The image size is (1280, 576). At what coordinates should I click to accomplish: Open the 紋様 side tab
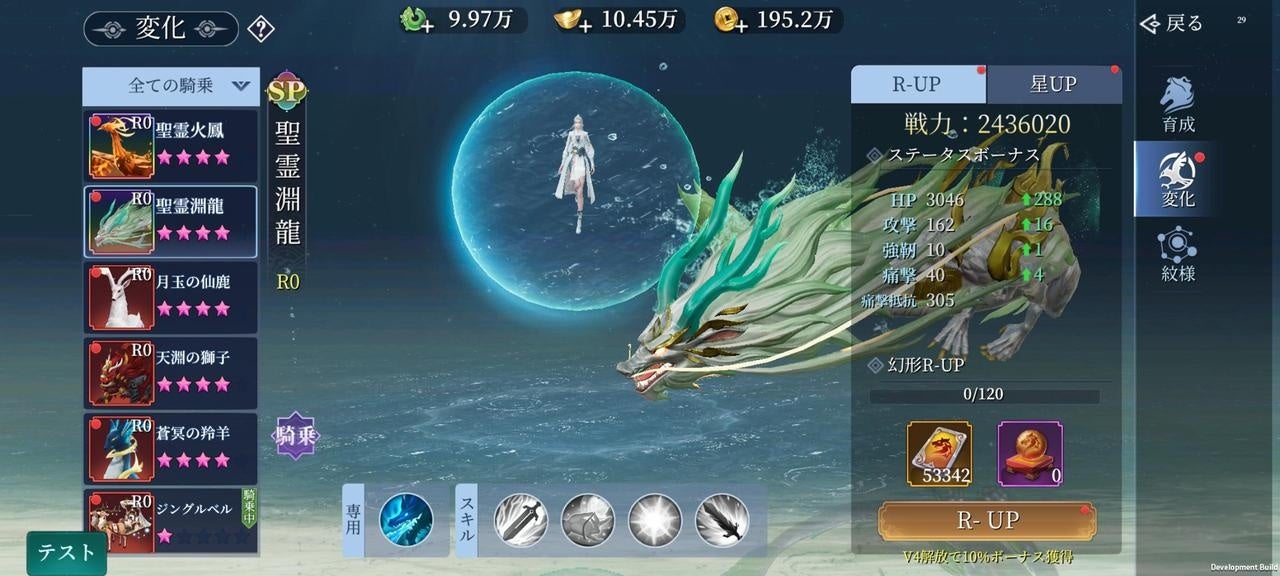[x=1177, y=254]
